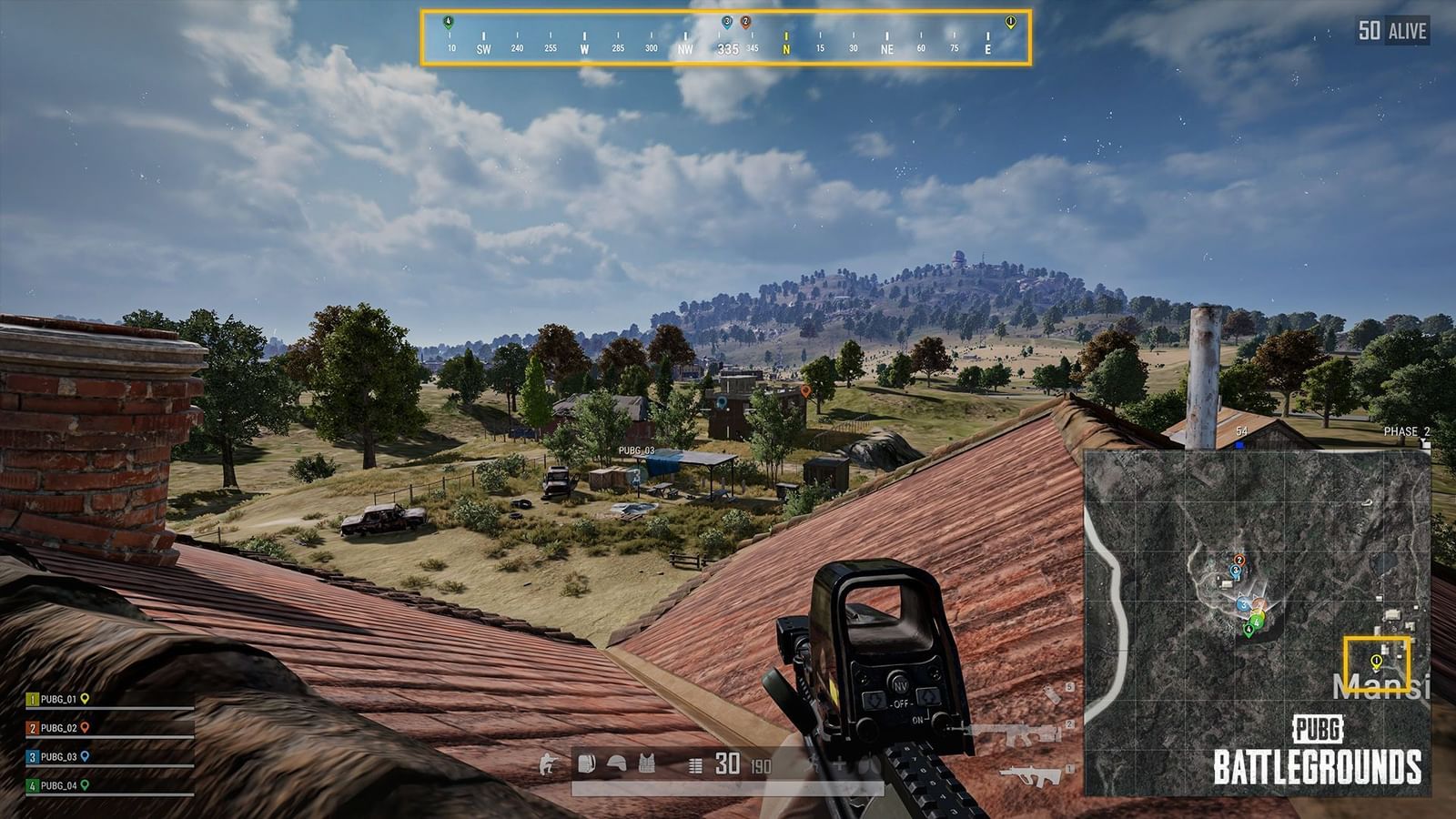
Task: Click the white health bar at screen bottom
Action: click(x=728, y=787)
